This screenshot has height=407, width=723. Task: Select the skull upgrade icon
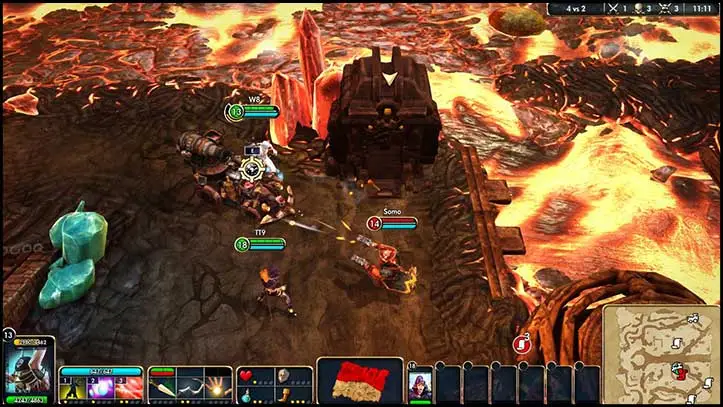coord(283,374)
